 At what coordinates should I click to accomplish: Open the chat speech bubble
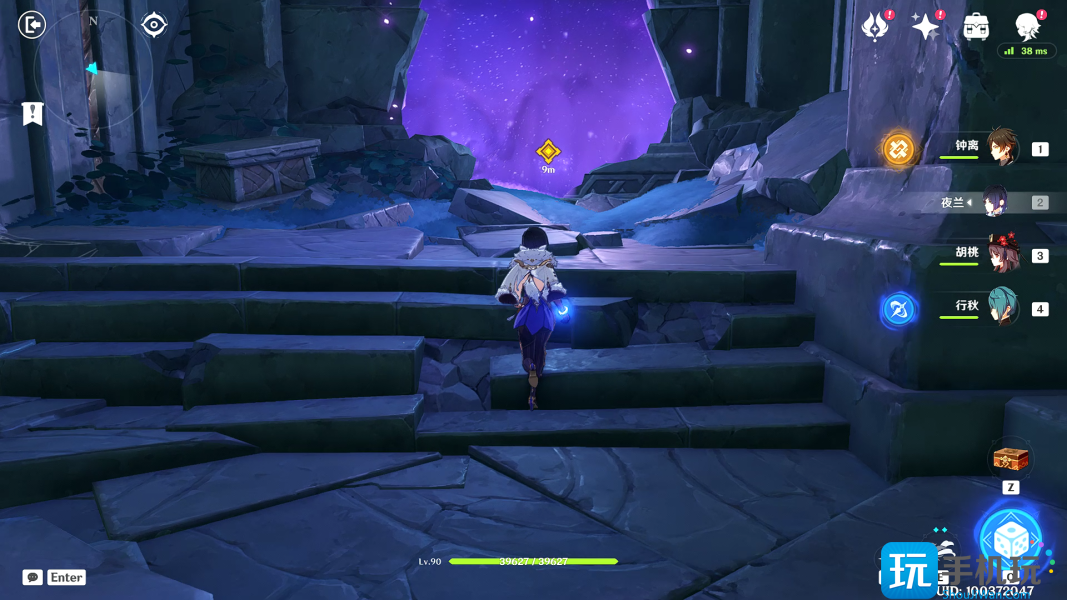click(x=33, y=577)
